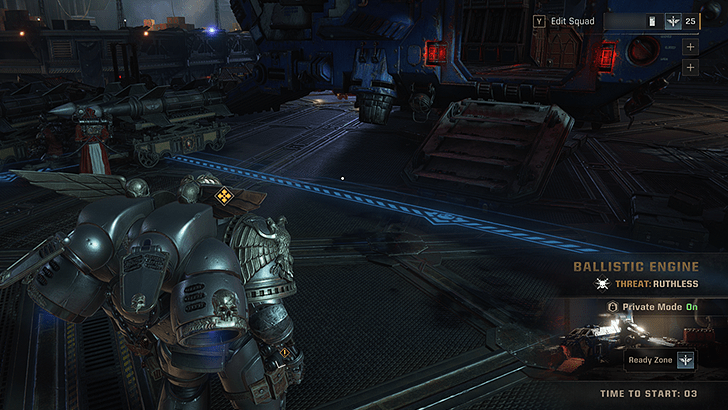
Task: Toggle Private Mode
Action: [649, 307]
